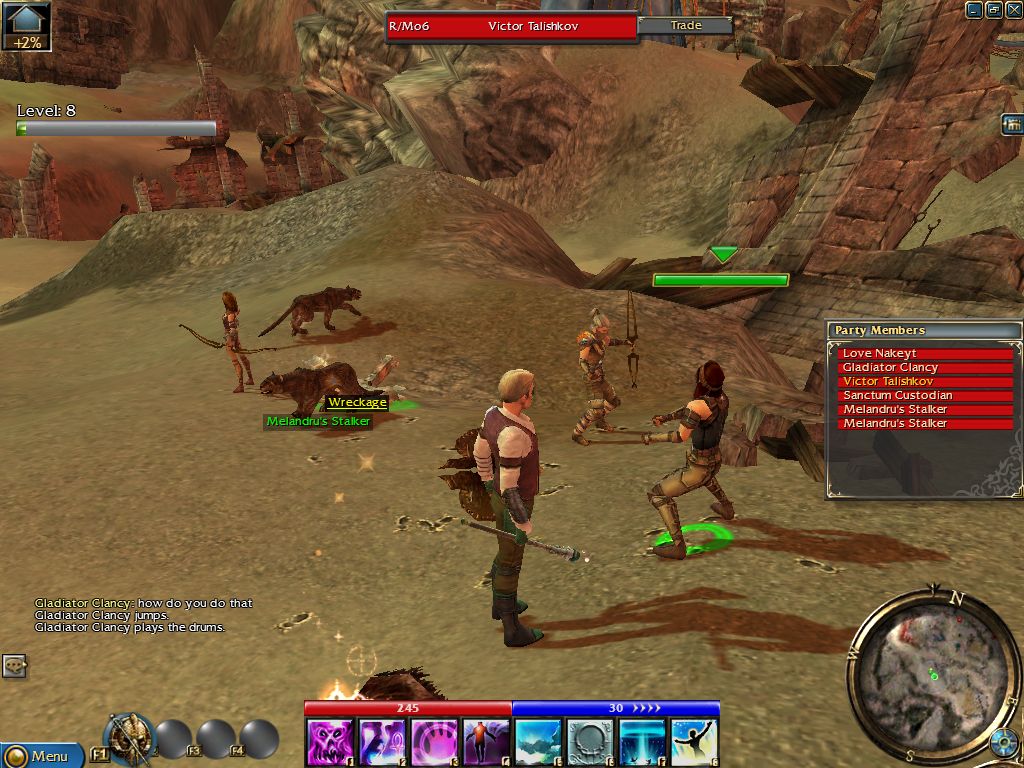
Task: Minimize the game window
Action: point(974,10)
